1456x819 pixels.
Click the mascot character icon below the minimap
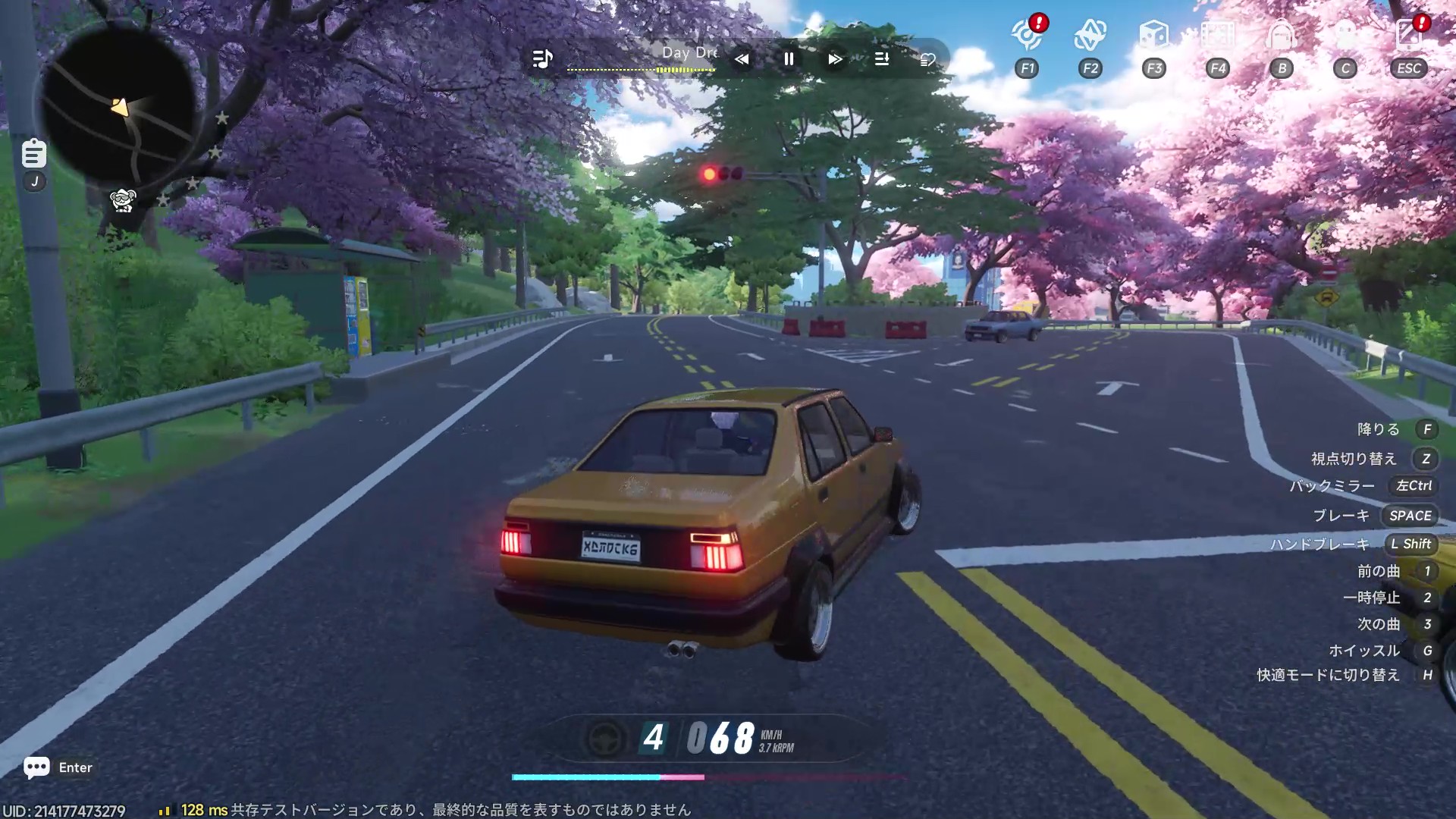[123, 200]
